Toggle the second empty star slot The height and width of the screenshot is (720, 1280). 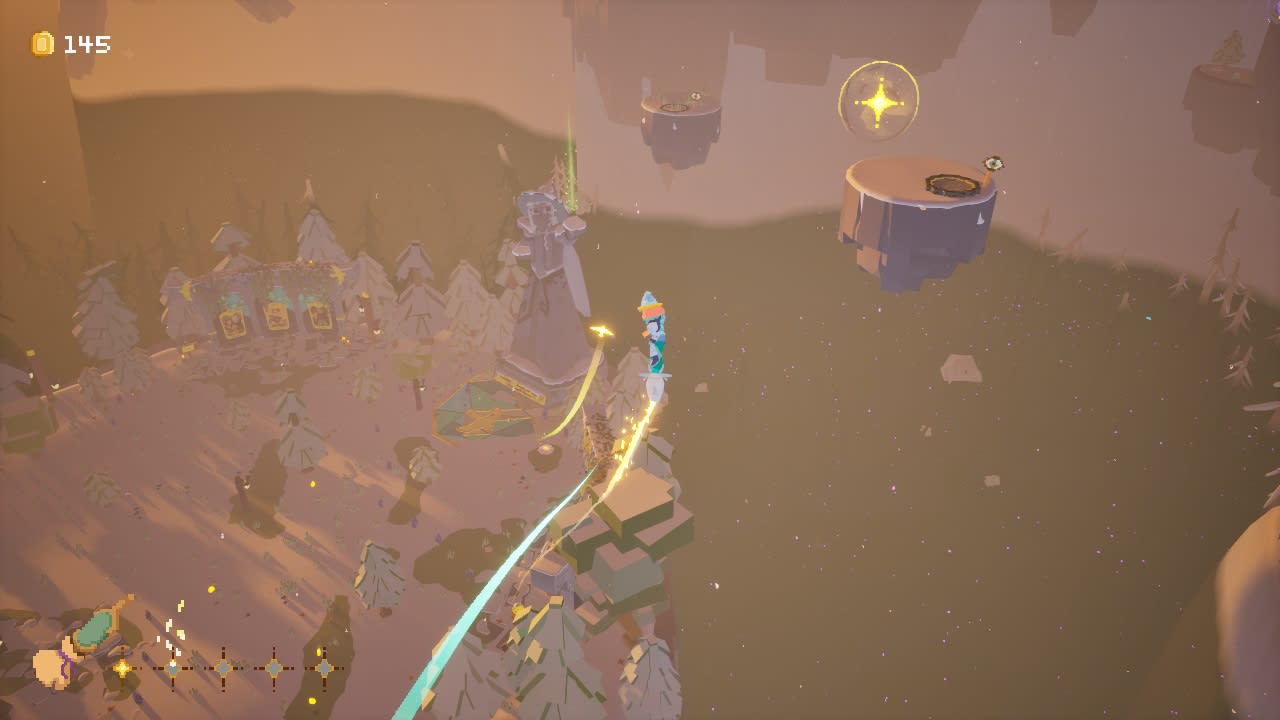click(222, 667)
